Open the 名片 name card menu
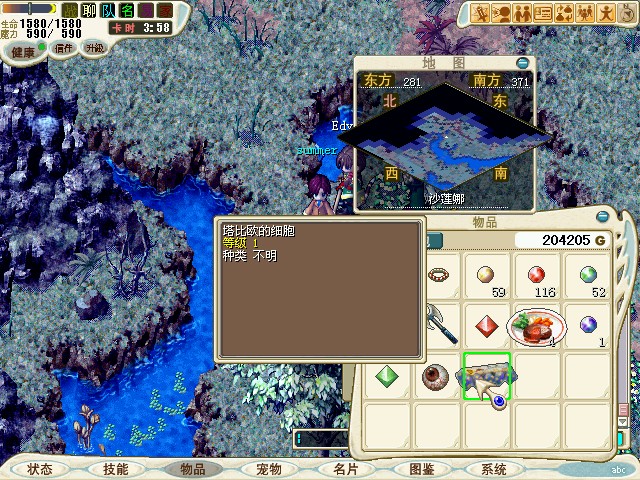The width and height of the screenshot is (640, 480). 344,469
